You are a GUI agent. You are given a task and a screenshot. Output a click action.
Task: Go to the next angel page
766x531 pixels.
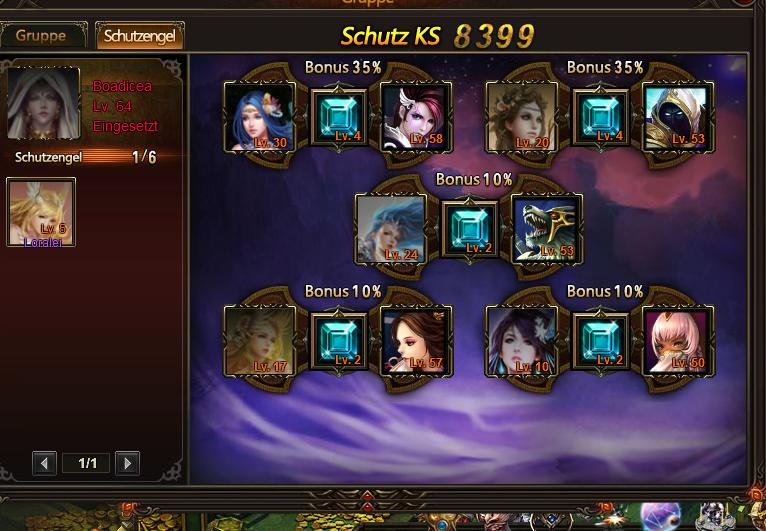pyautogui.click(x=126, y=463)
